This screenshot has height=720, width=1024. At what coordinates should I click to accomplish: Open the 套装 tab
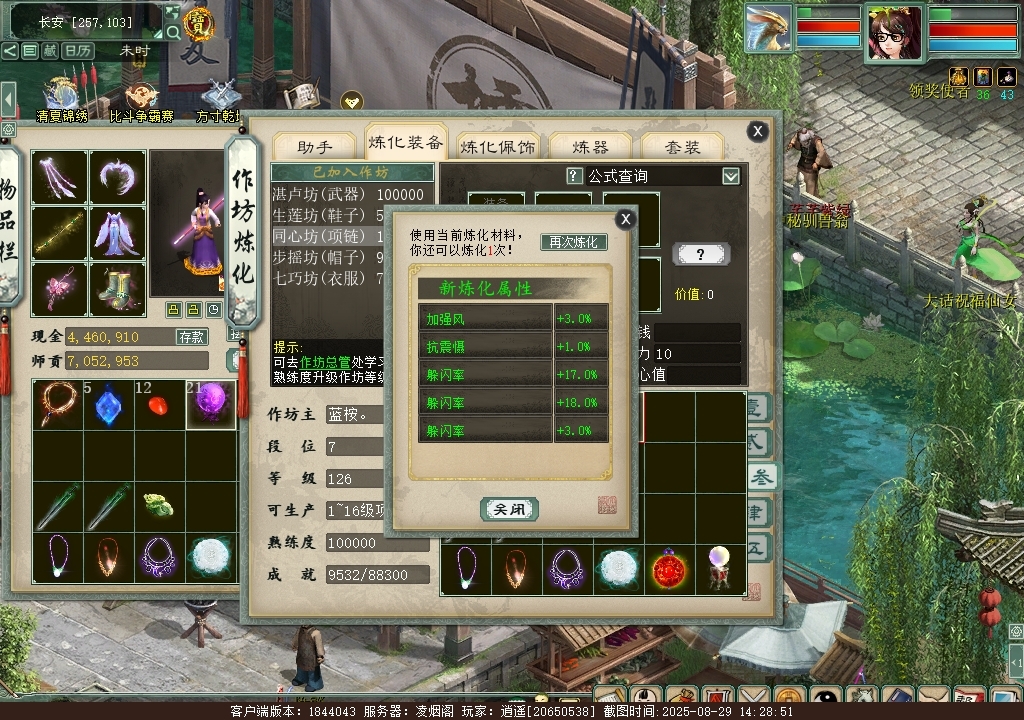[683, 146]
